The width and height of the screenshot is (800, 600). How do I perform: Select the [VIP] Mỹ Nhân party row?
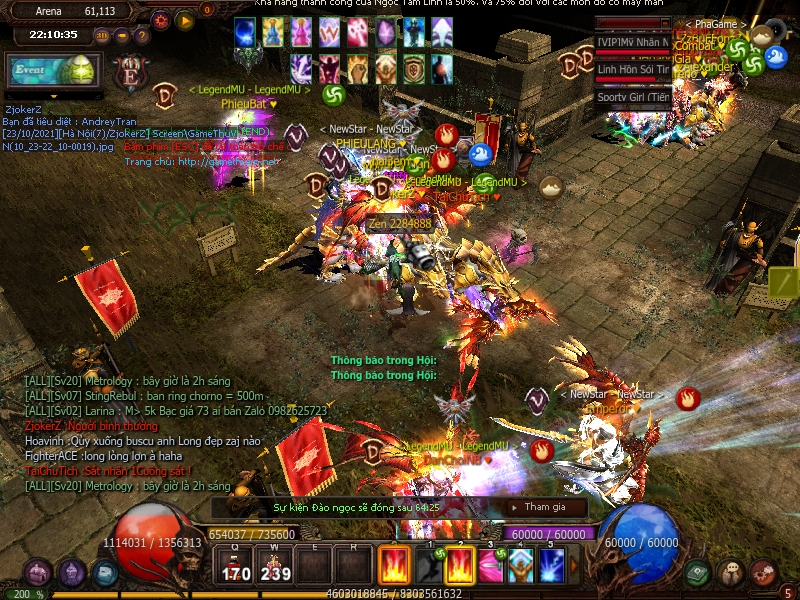point(633,42)
